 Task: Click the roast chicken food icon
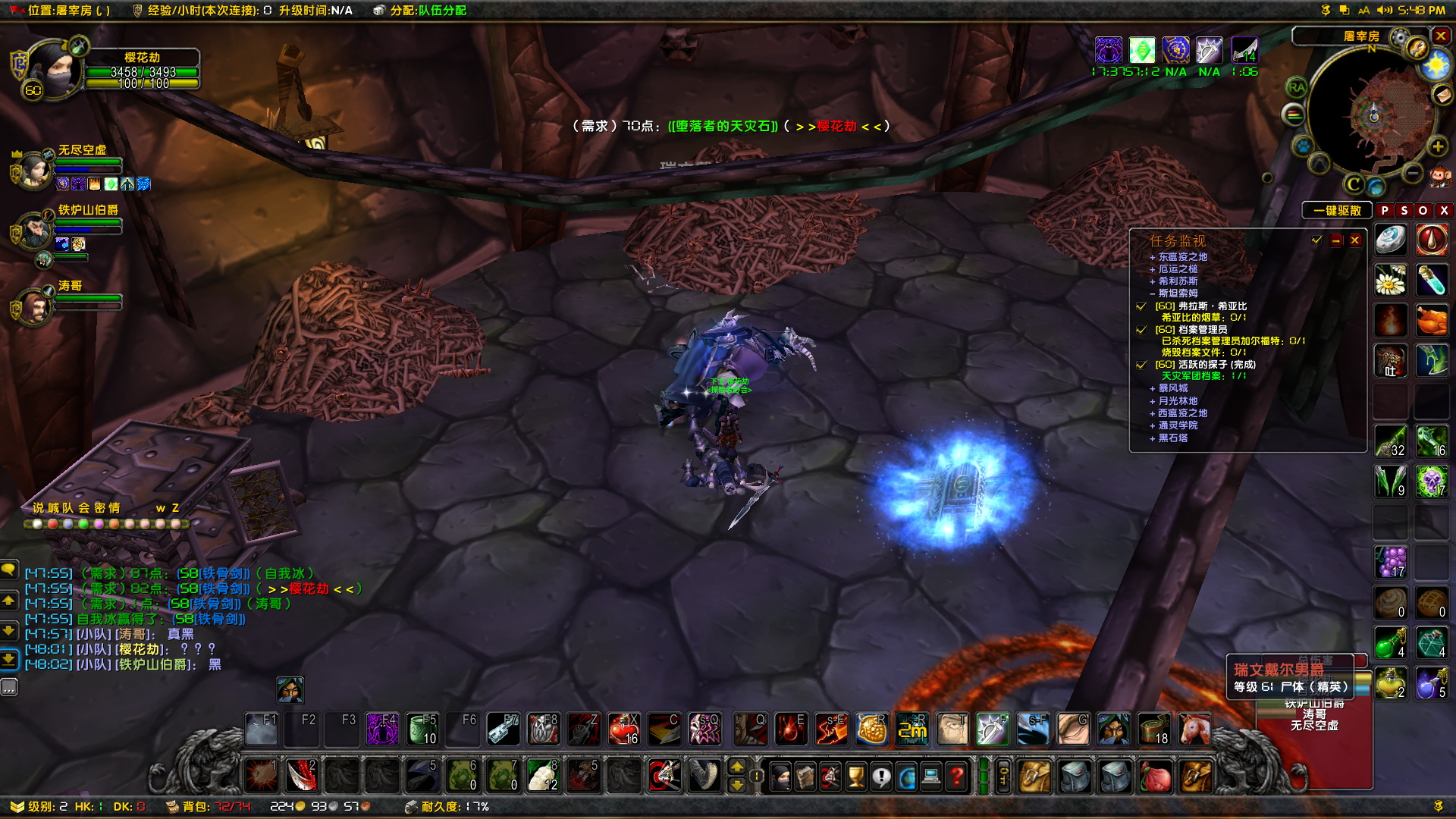(x=1431, y=320)
